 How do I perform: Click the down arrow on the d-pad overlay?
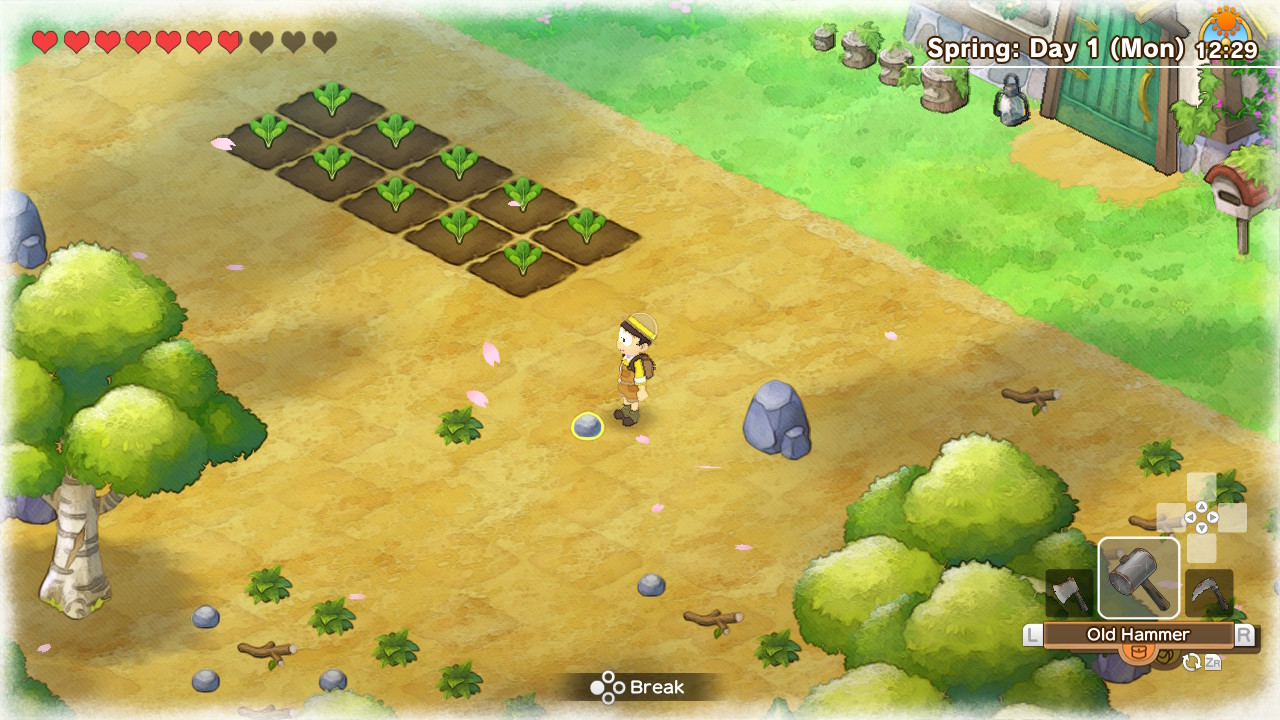(x=1202, y=527)
